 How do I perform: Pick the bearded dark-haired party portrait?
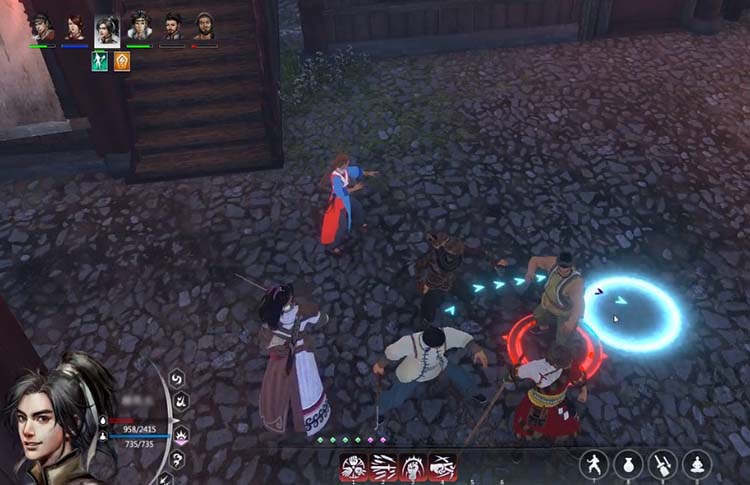172,27
